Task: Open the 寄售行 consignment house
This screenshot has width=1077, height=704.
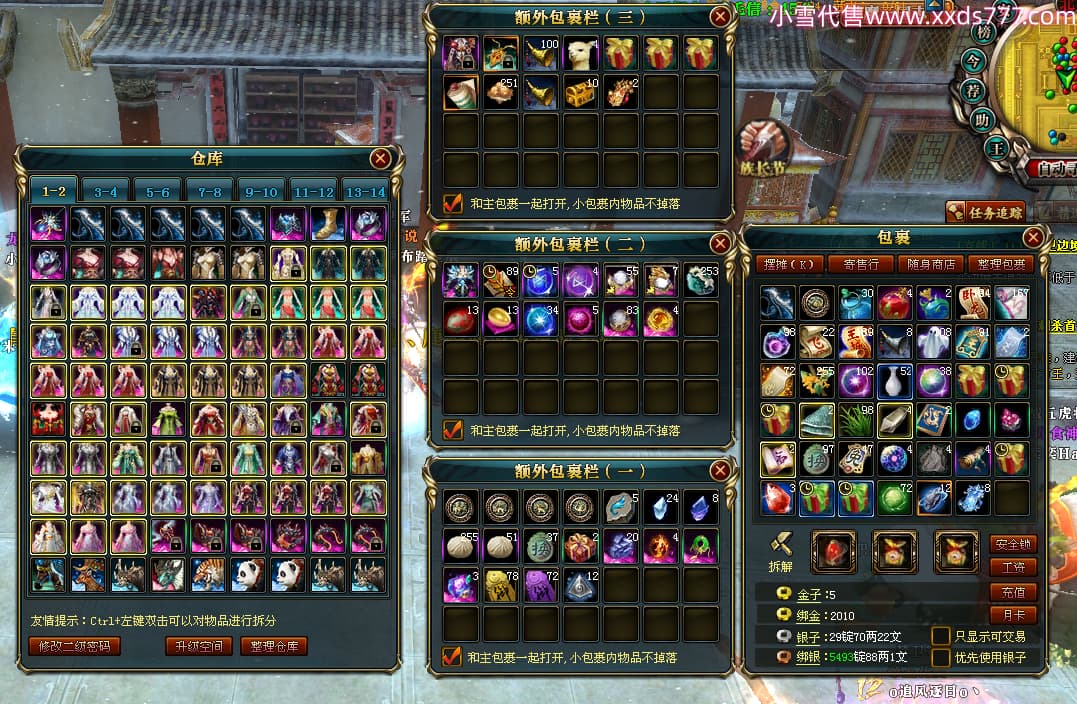Action: [x=861, y=265]
